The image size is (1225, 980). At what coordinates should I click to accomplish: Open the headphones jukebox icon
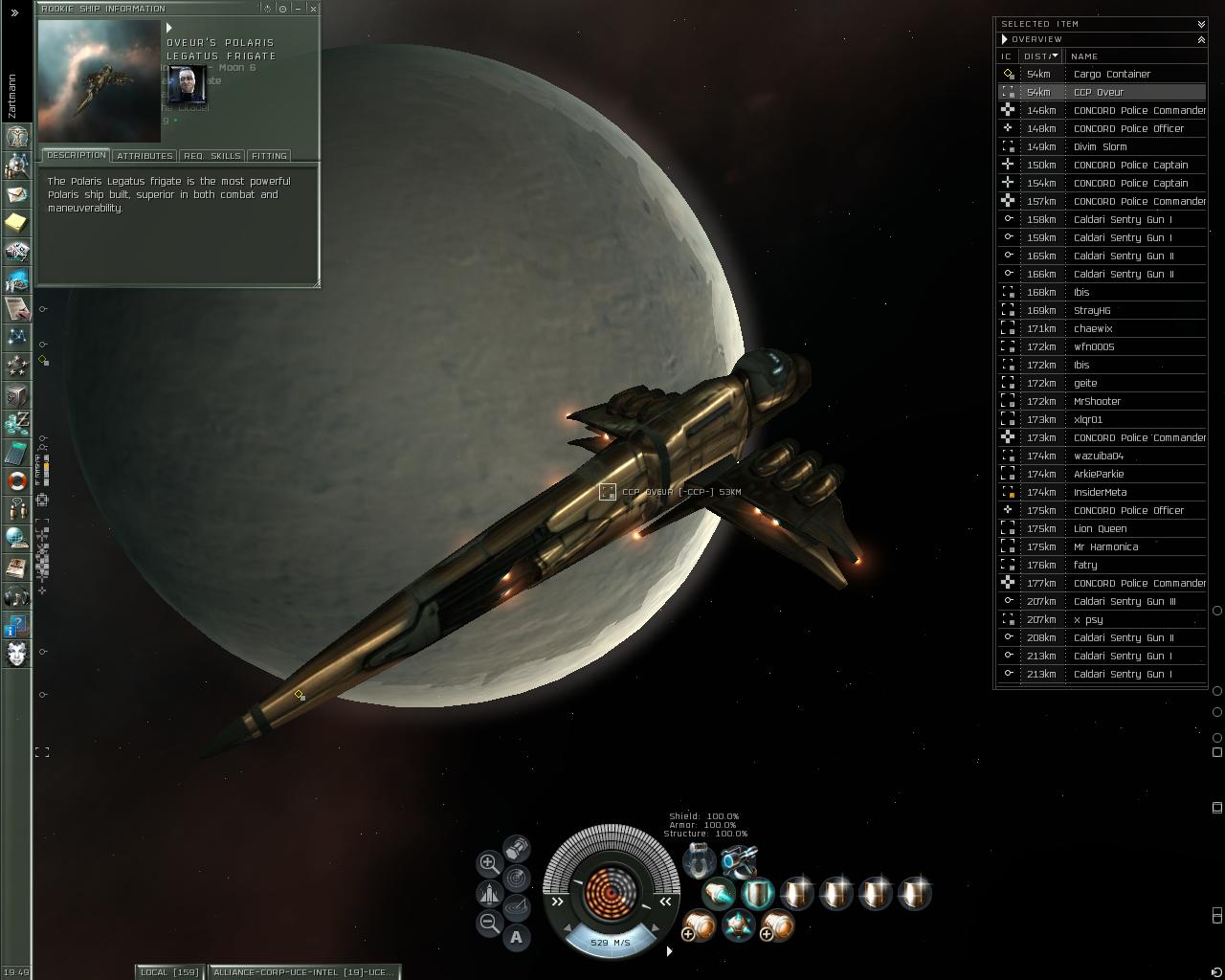[x=17, y=596]
